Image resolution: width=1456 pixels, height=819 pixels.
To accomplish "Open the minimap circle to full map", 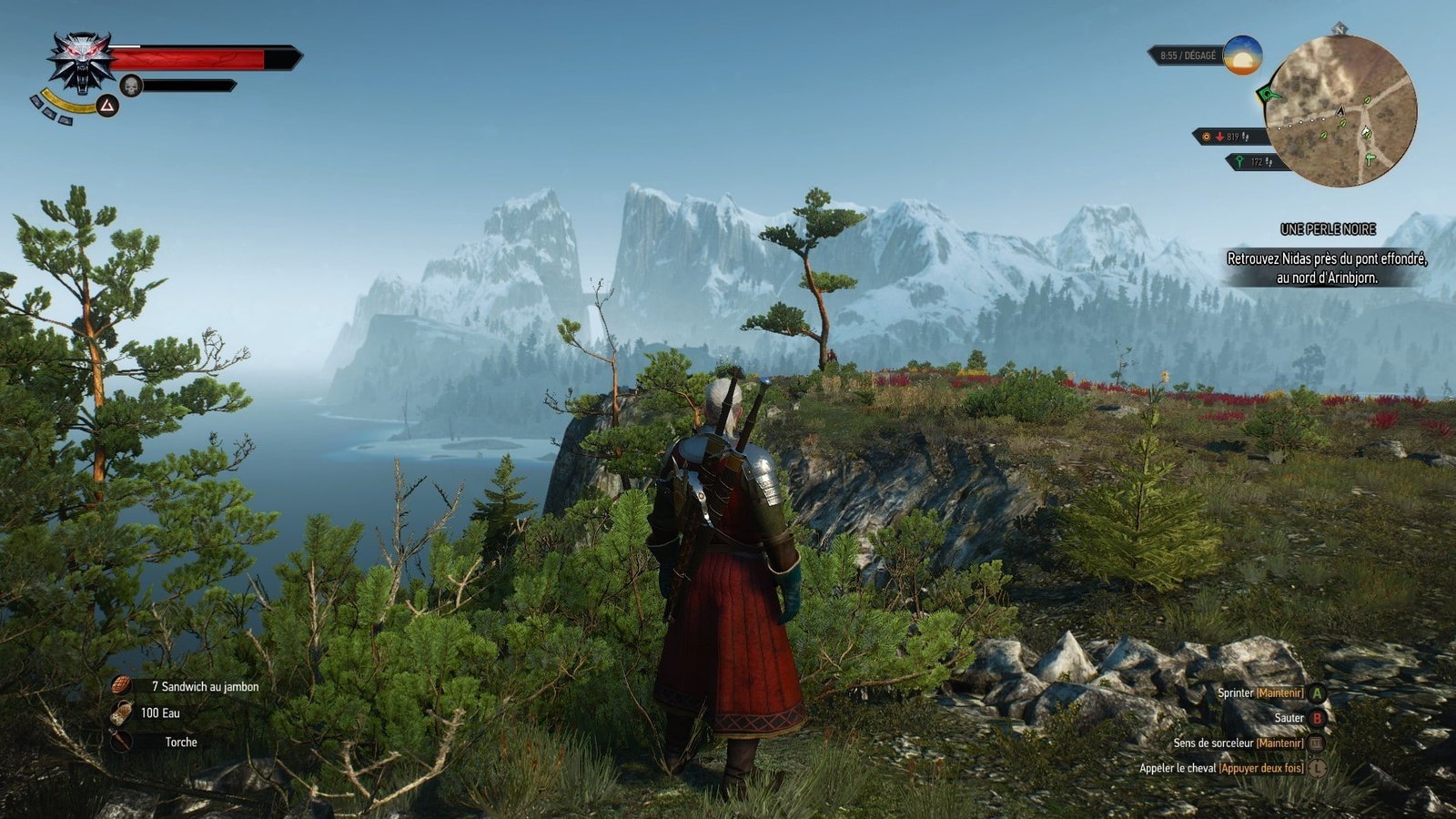I will pyautogui.click(x=1341, y=109).
